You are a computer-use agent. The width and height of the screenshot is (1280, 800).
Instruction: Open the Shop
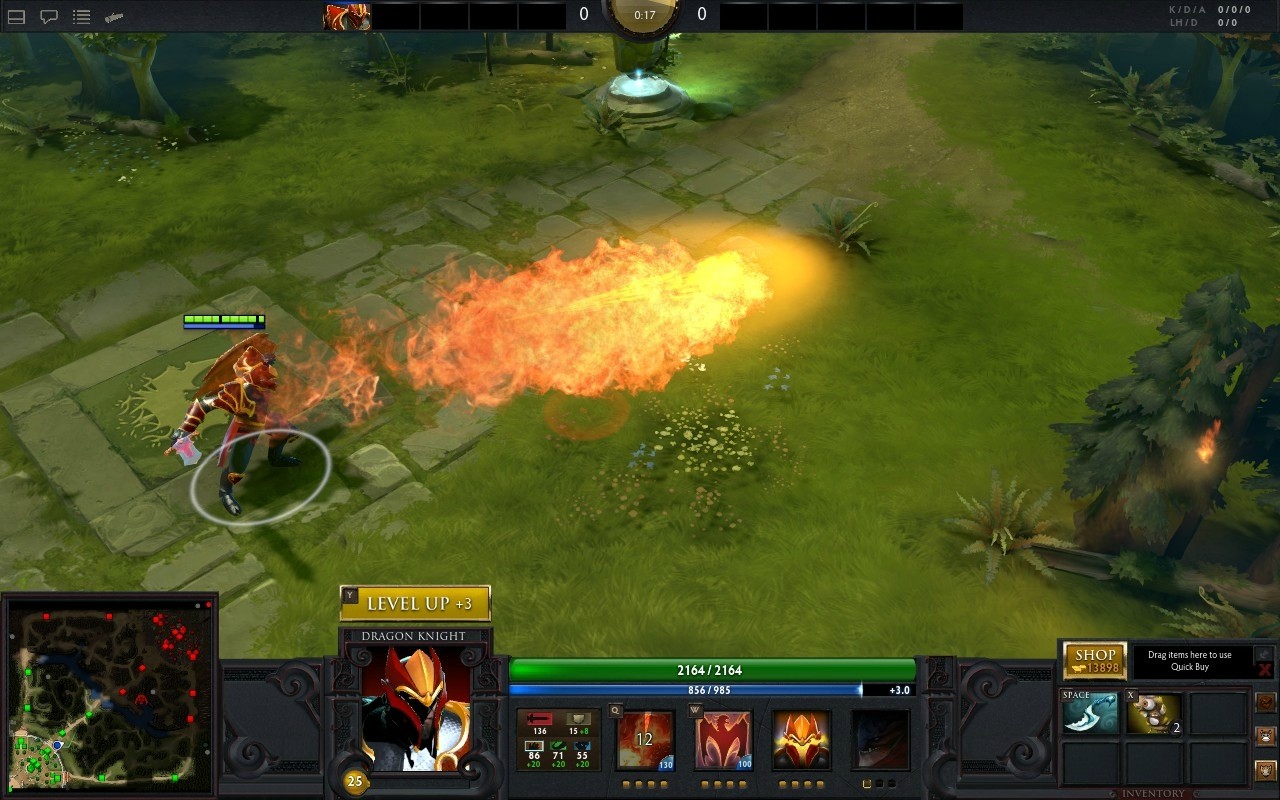[1095, 661]
